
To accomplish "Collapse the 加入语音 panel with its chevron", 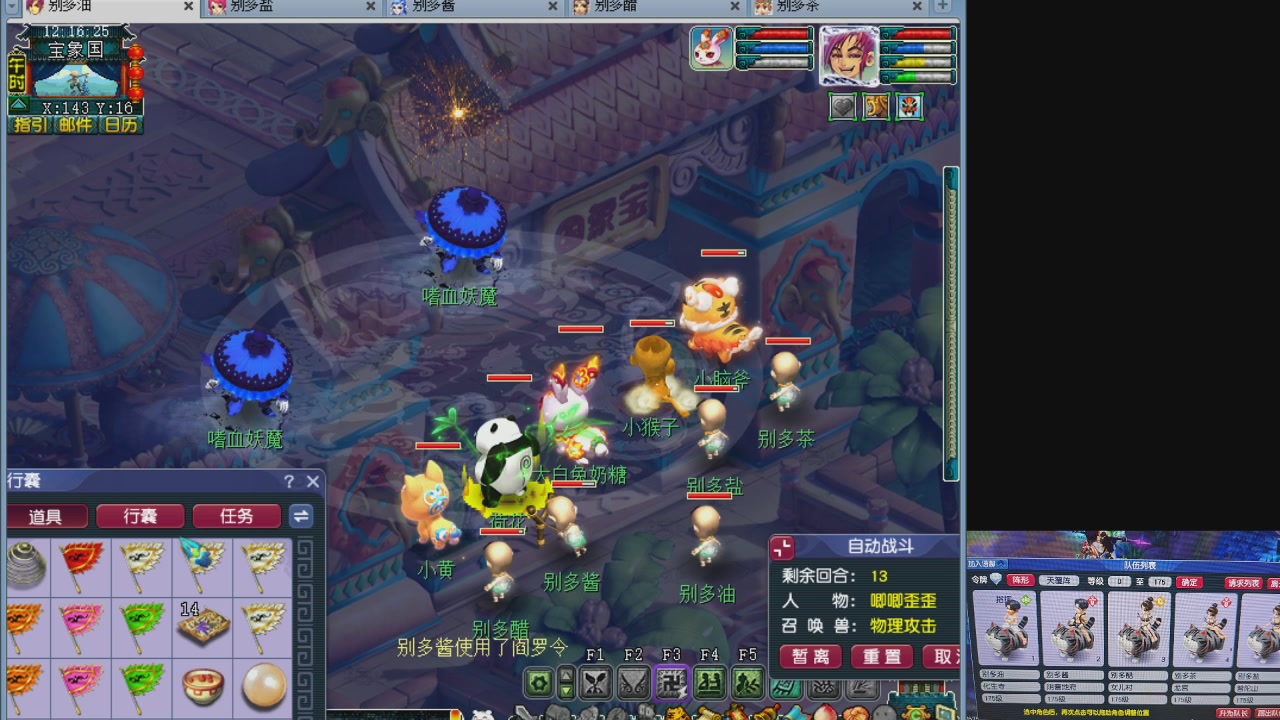I will tap(1001, 563).
